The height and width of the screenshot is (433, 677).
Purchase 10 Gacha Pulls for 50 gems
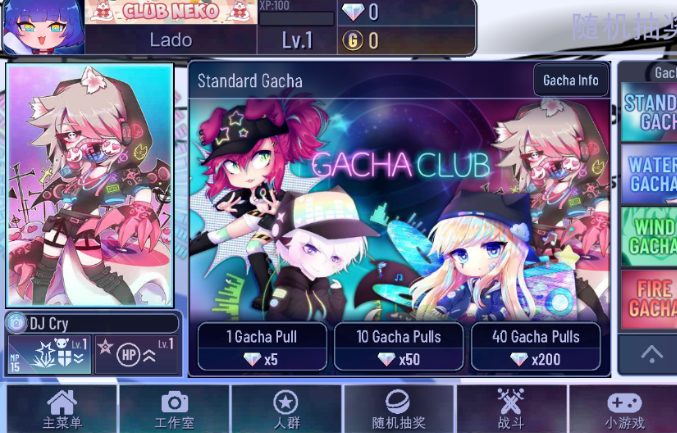398,347
